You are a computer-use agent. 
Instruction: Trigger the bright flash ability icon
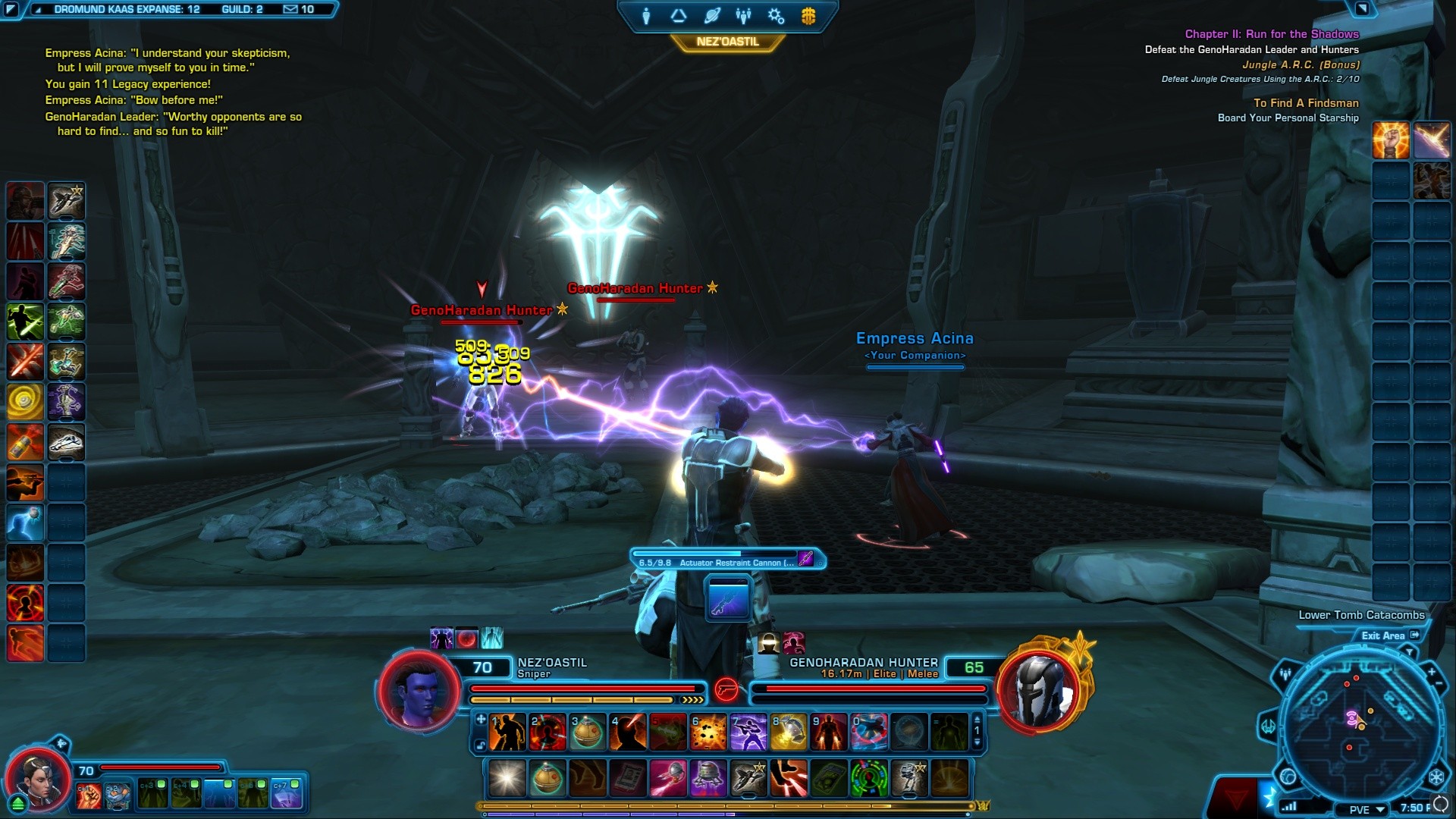pyautogui.click(x=507, y=779)
